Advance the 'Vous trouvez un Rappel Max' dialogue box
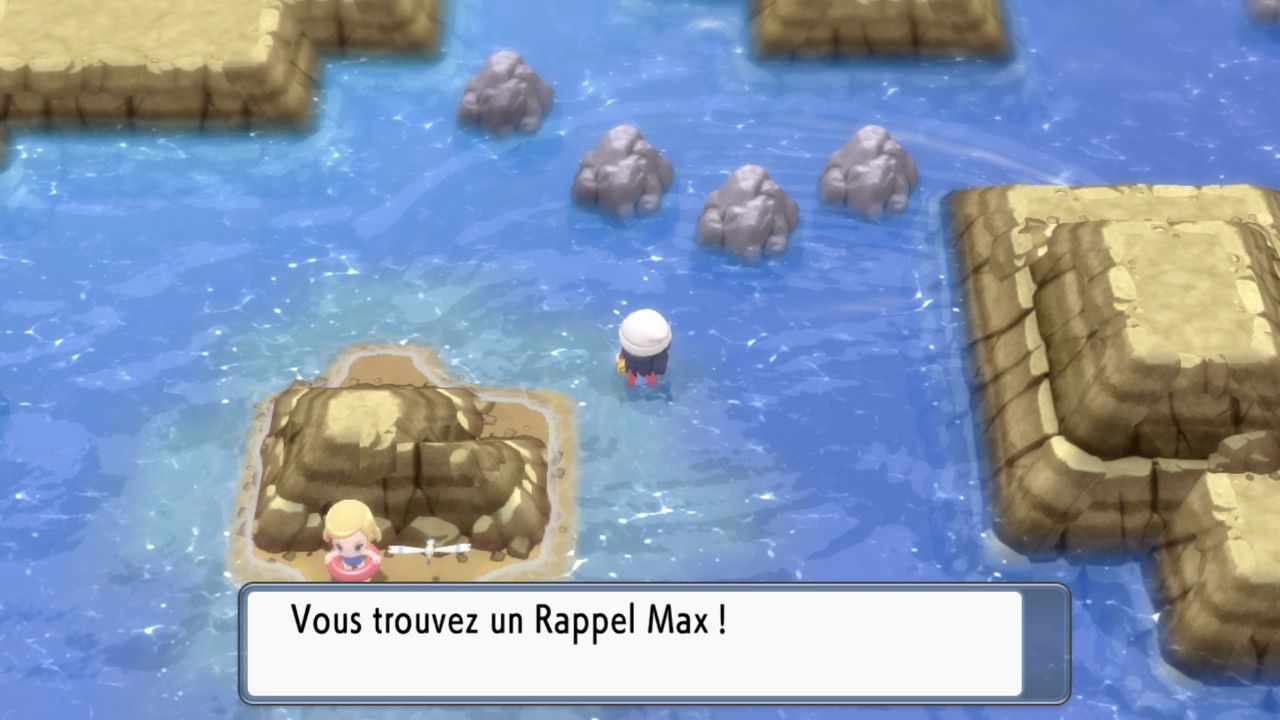 click(x=654, y=643)
